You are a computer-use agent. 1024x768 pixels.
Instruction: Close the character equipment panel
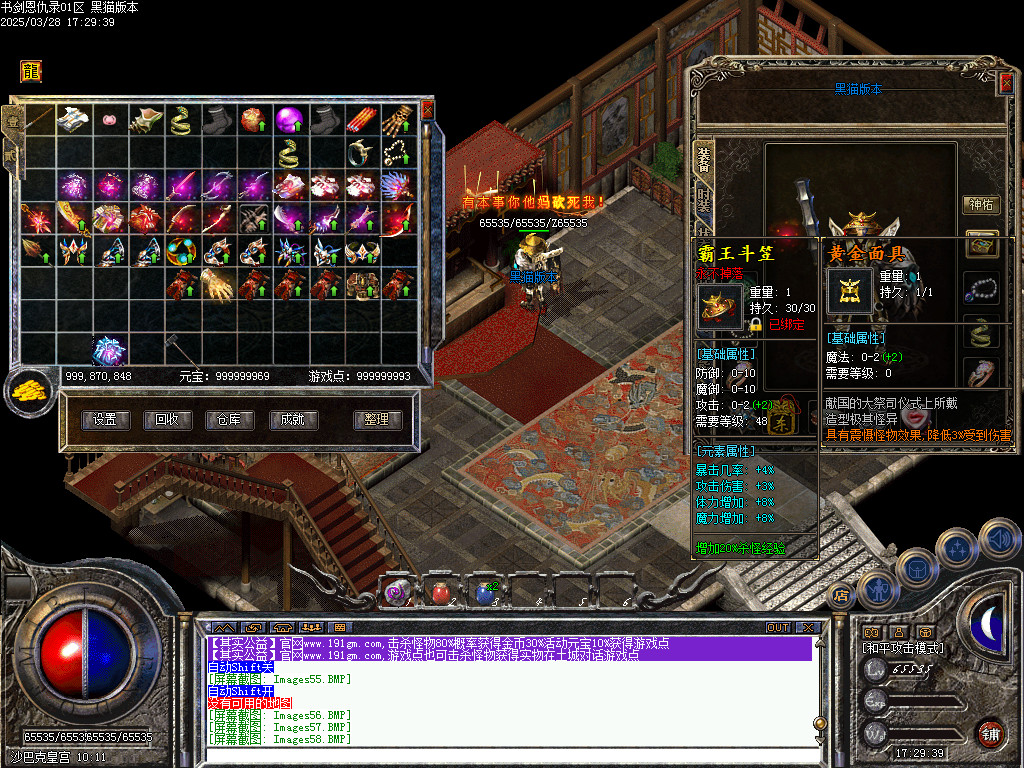(x=1006, y=84)
